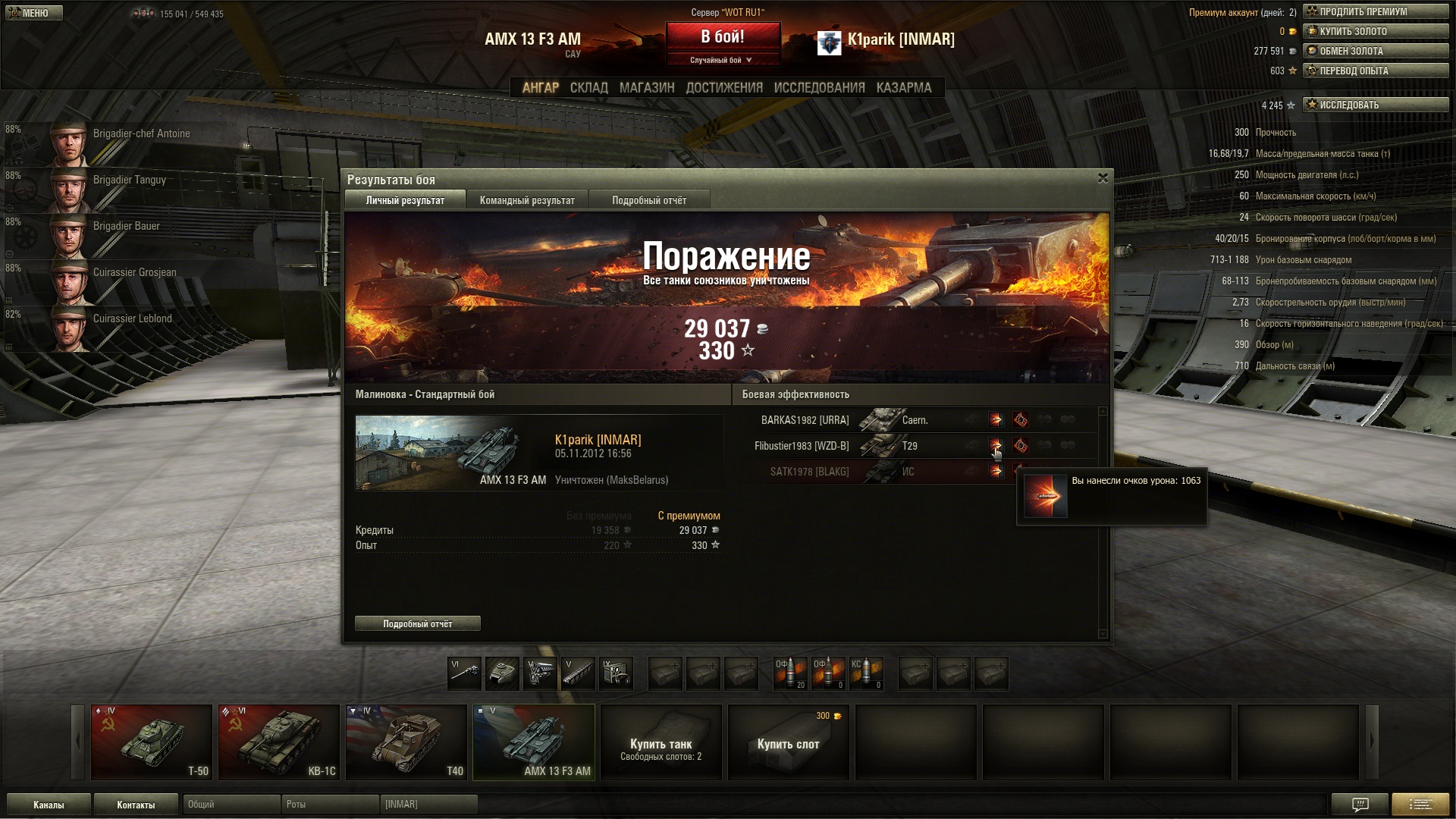Go to the ДОСТИЖЕНИЯ section
This screenshot has height=819, width=1456.
[723, 88]
